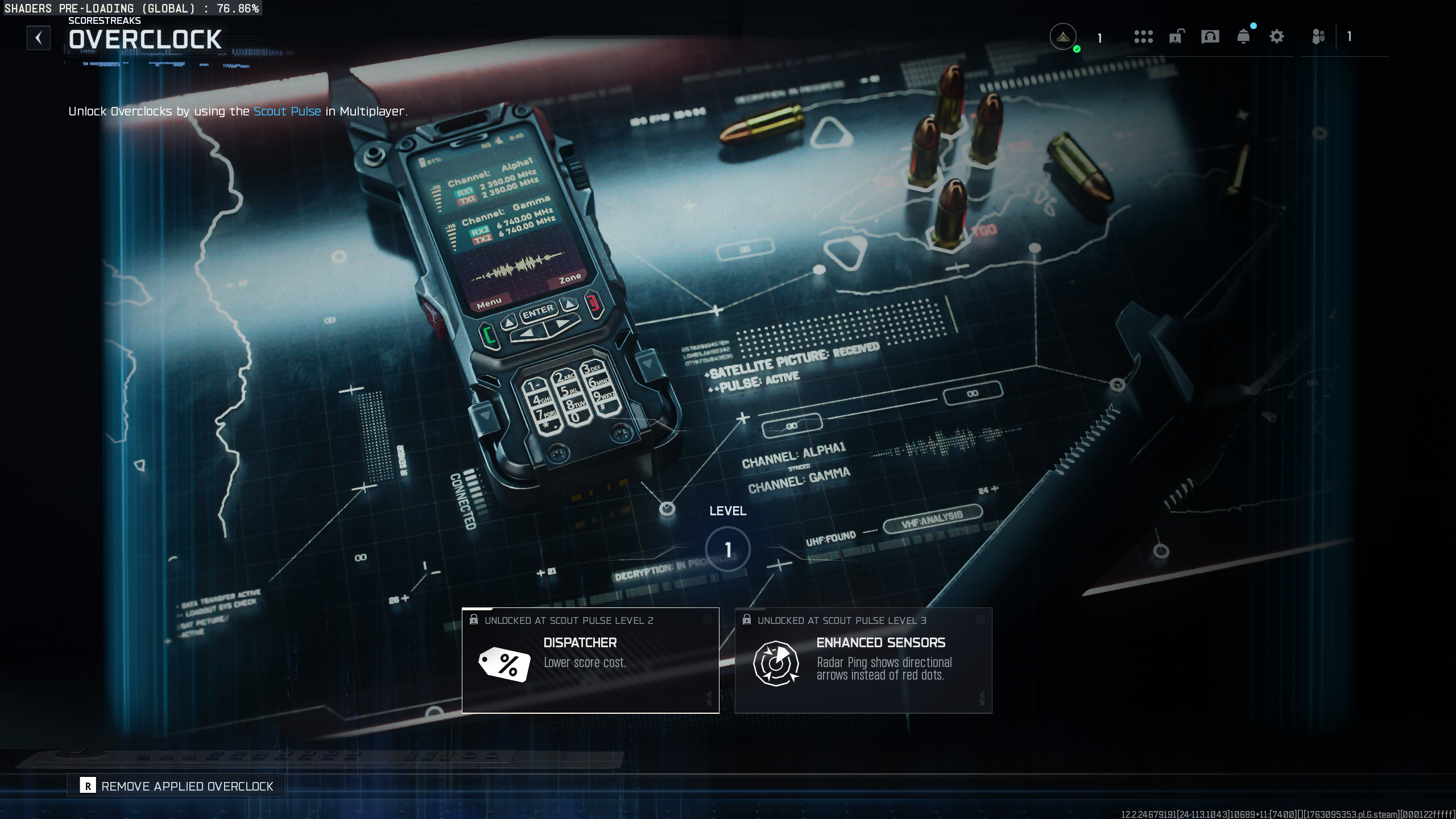The image size is (1456, 819).
Task: Click the SCORESTREAKS breadcrumb label
Action: pyautogui.click(x=105, y=20)
